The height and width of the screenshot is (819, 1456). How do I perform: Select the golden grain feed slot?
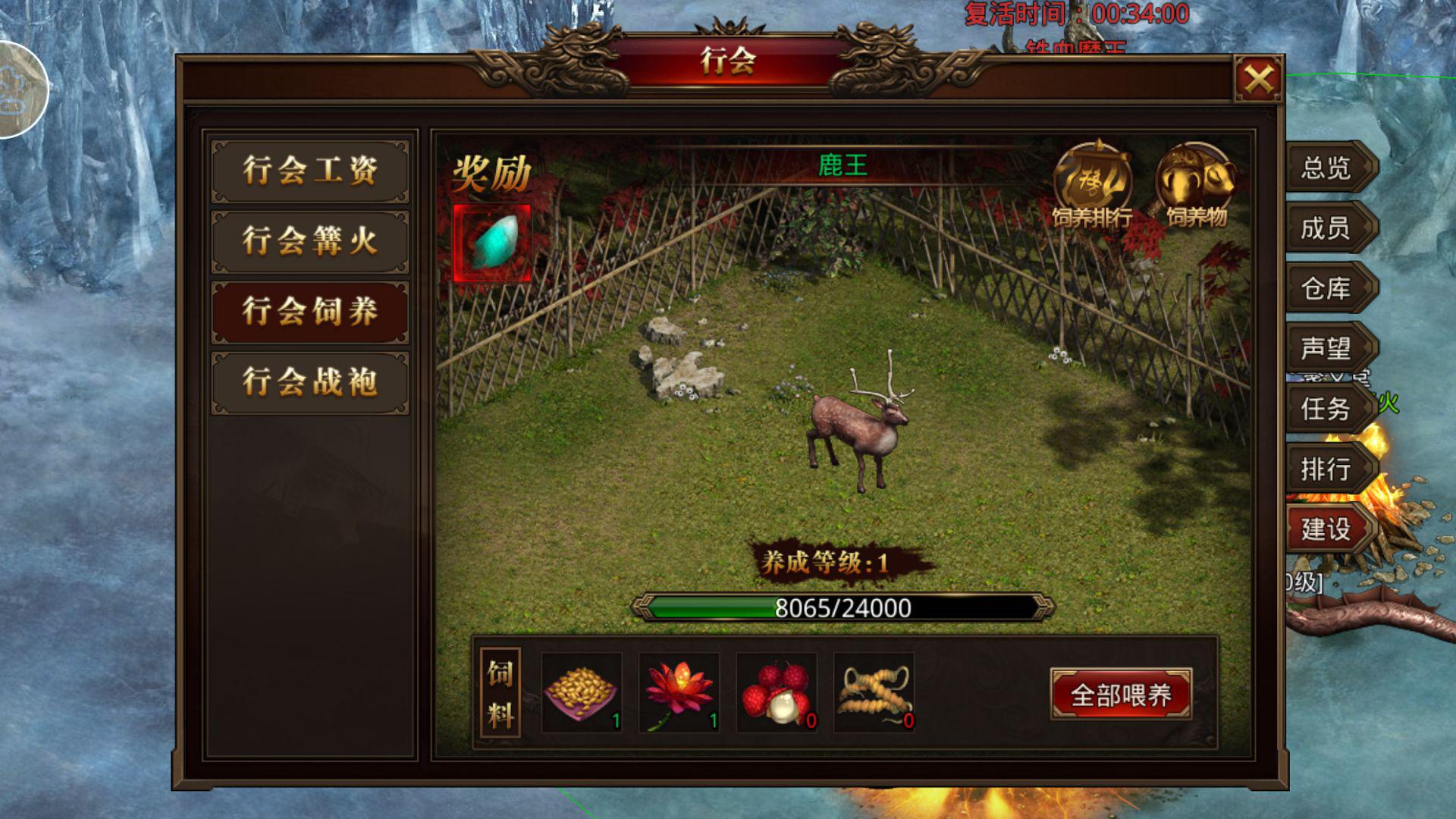(x=582, y=693)
